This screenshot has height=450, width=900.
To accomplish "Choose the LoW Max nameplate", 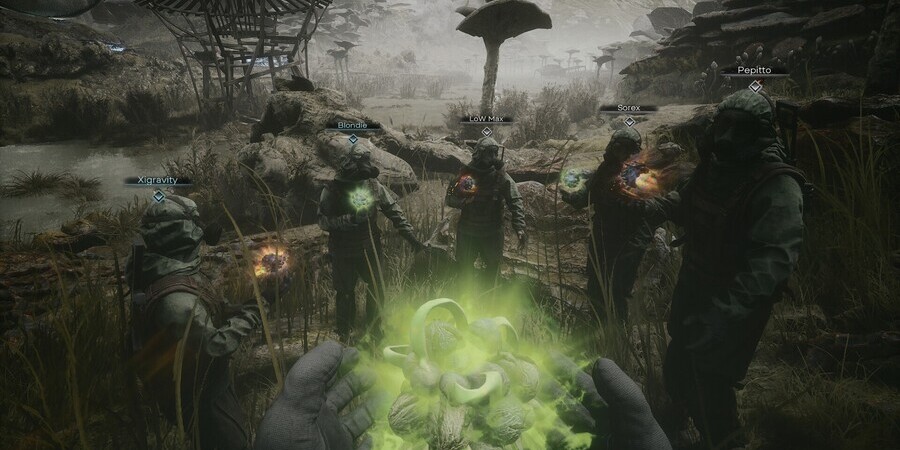I will 486,118.
